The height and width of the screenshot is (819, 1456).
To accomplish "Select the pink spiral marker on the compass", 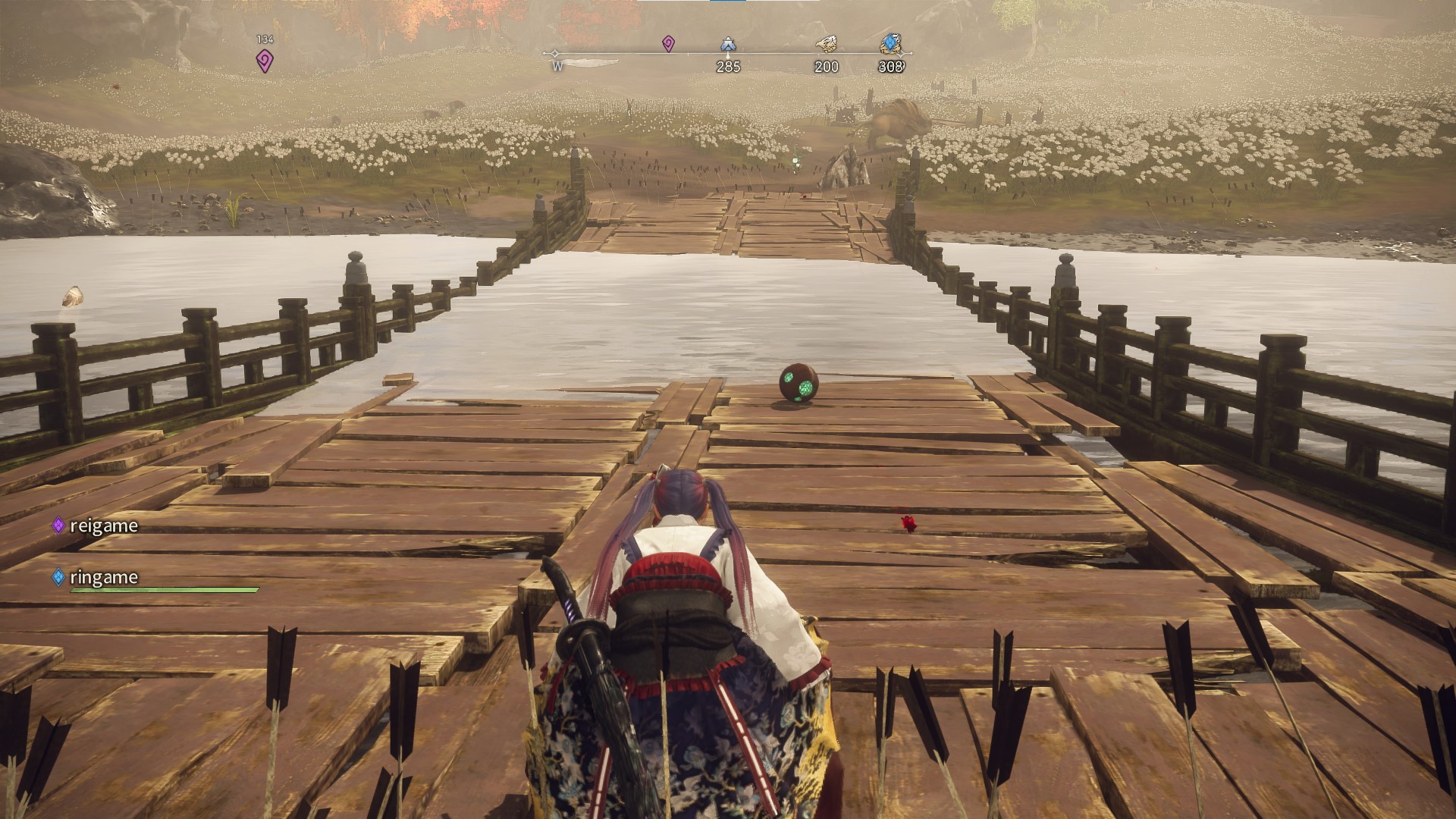I will 668,44.
